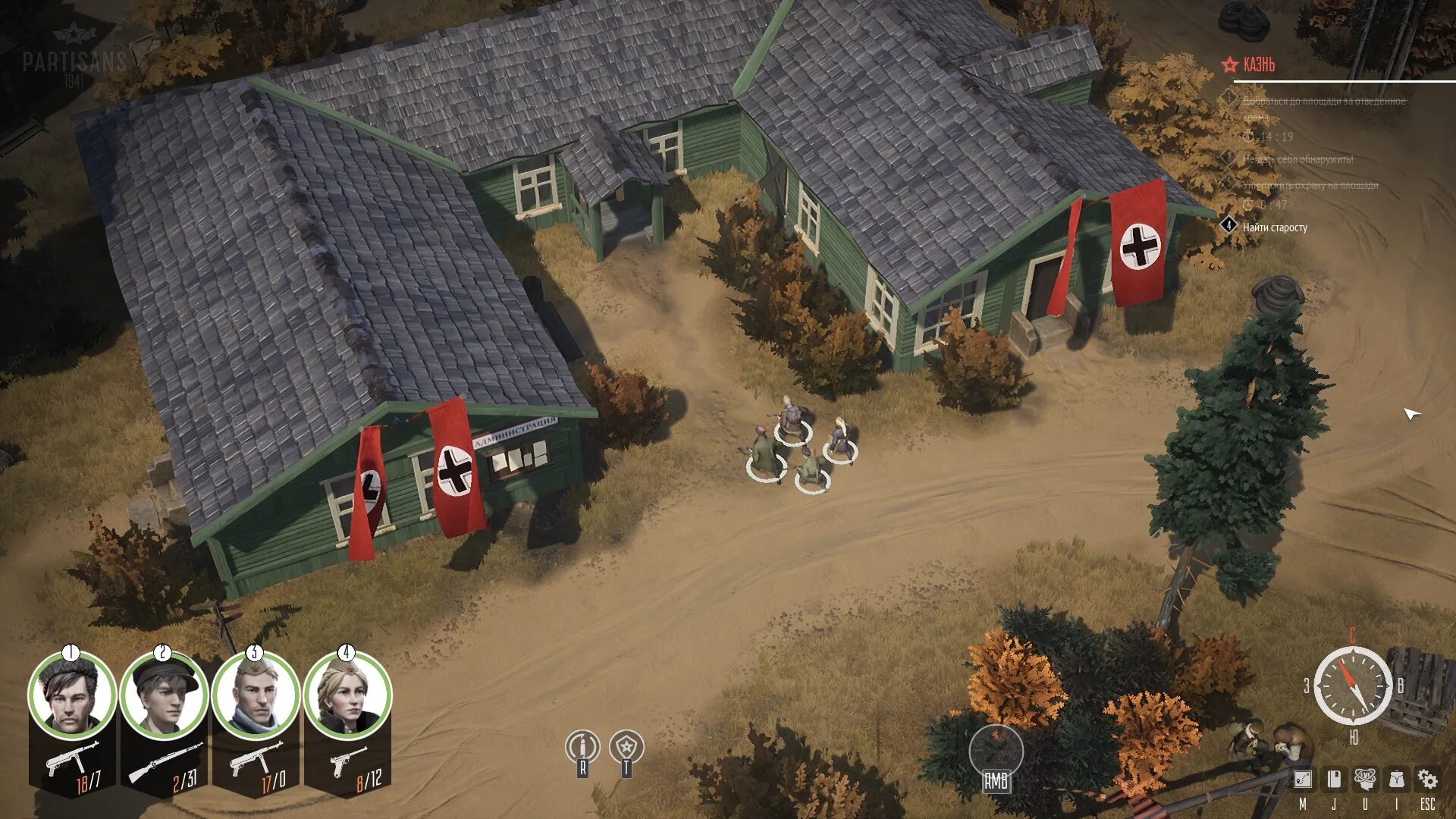The image size is (1456, 819).
Task: Open the settings gears menu
Action: coord(1427,779)
